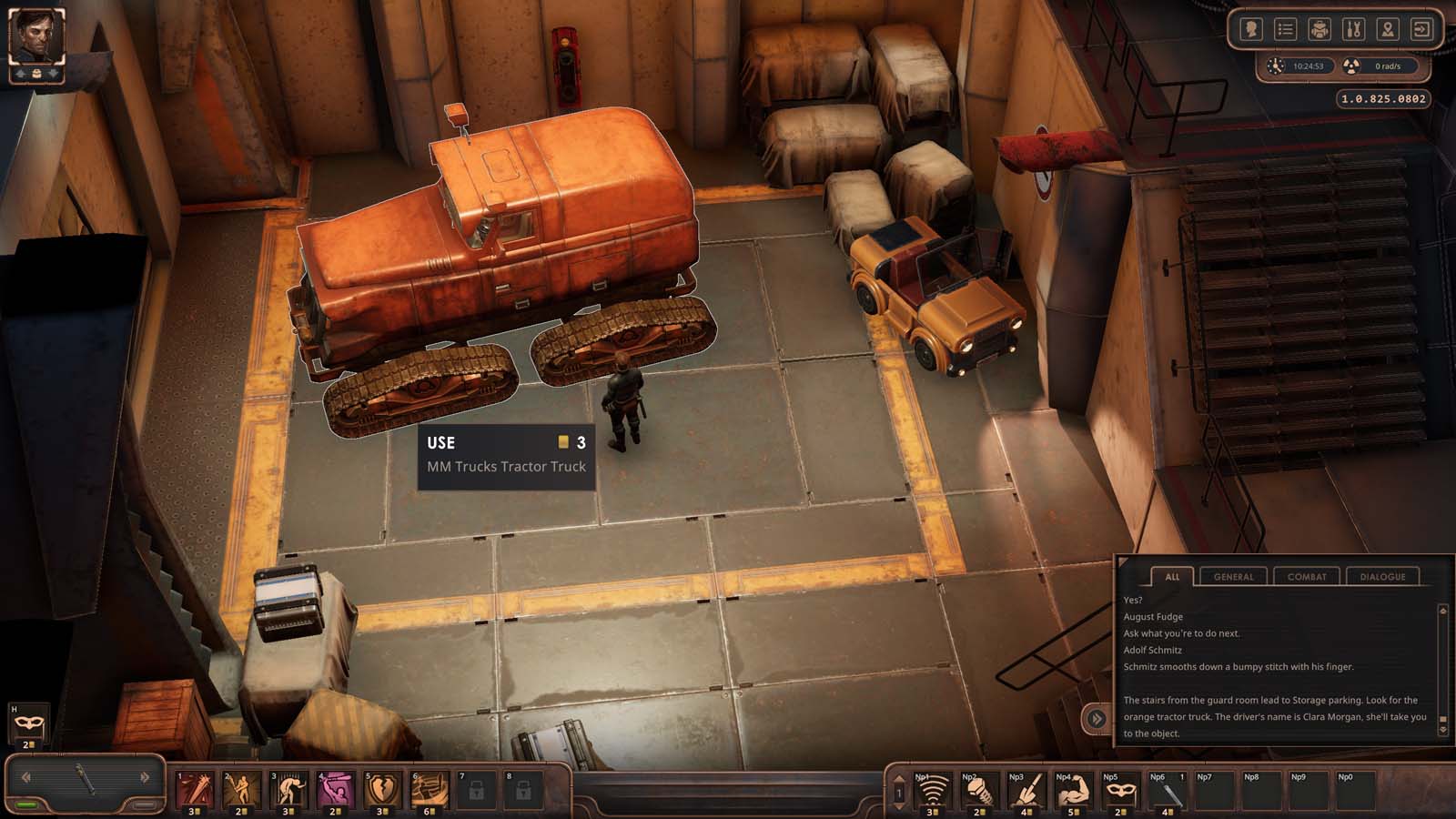
Task: Click the right chevron to cycle weapons
Action: [144, 779]
